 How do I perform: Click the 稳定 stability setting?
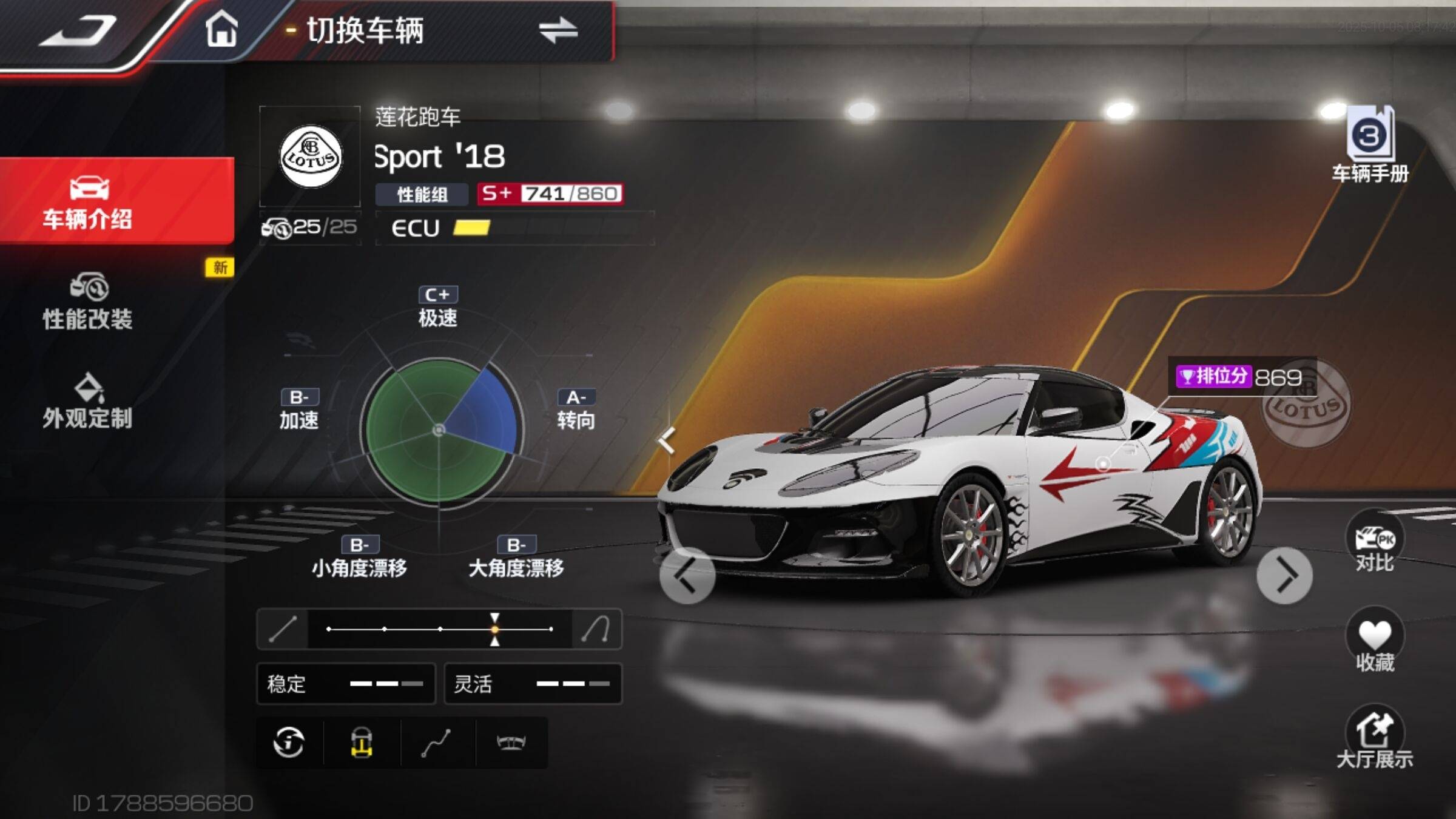point(346,684)
